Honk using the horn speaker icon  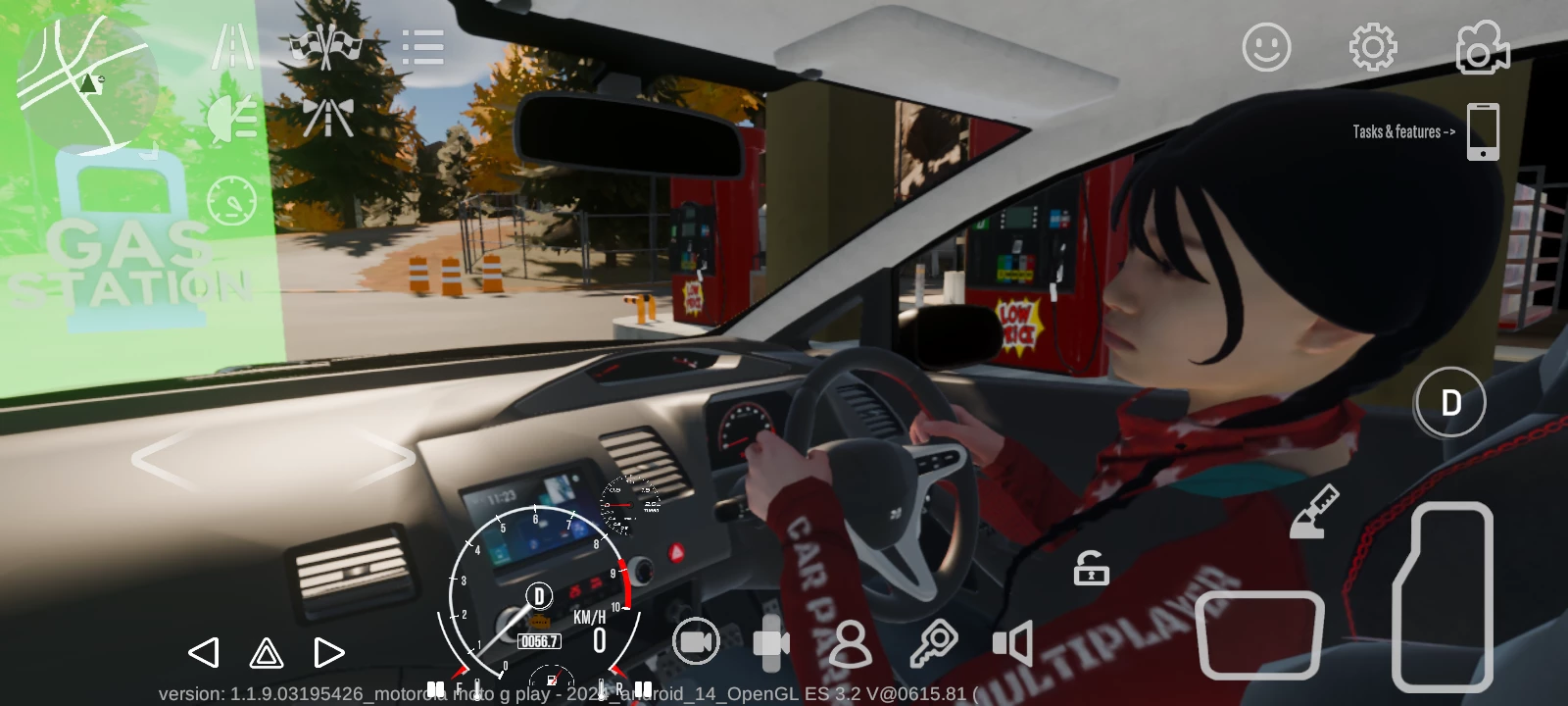click(1013, 644)
